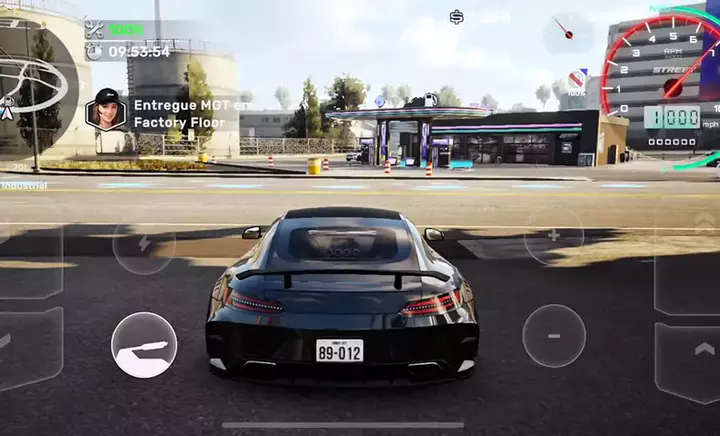
Task: Click the mission giver's portrait
Action: pos(106,109)
